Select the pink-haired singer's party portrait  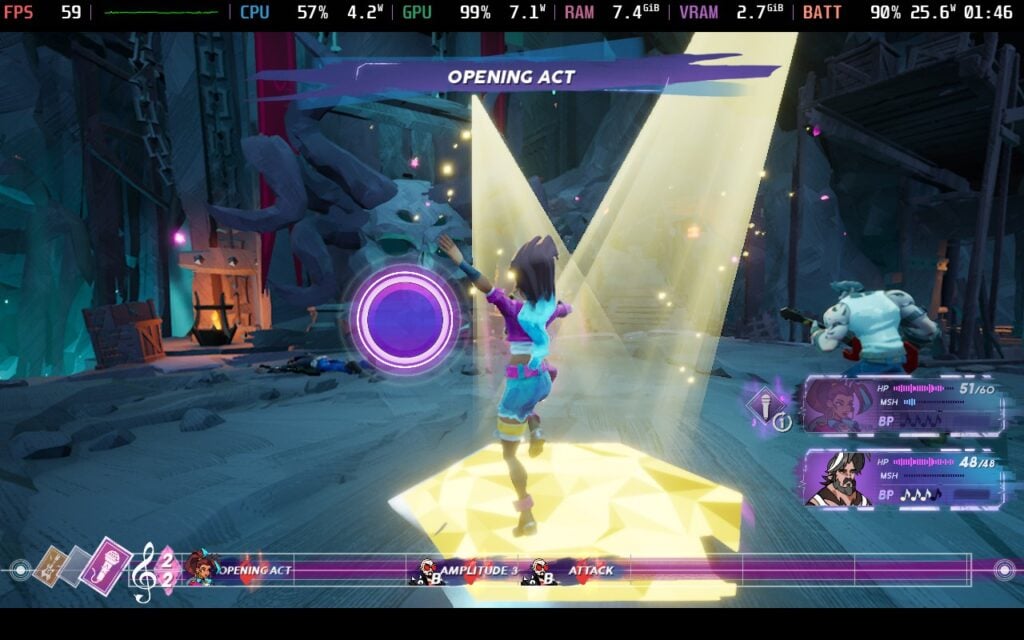coord(838,406)
